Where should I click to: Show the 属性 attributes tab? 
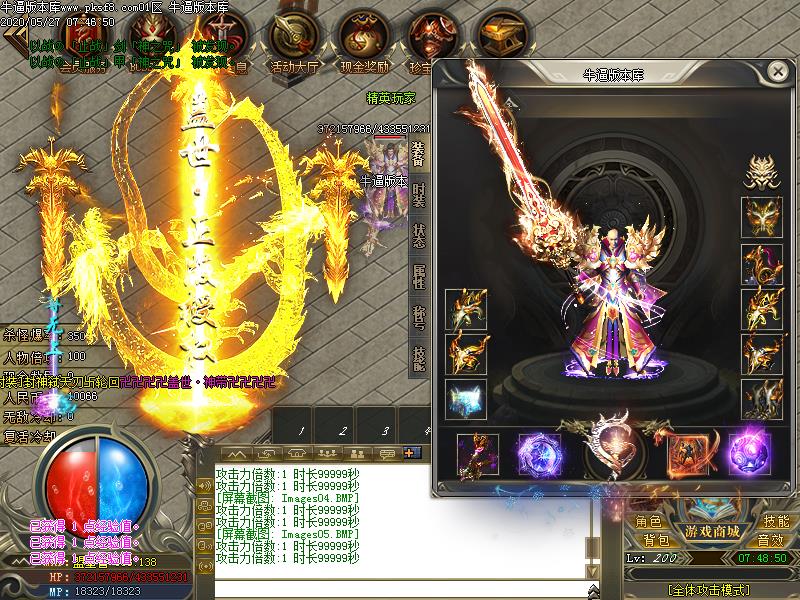[x=418, y=275]
